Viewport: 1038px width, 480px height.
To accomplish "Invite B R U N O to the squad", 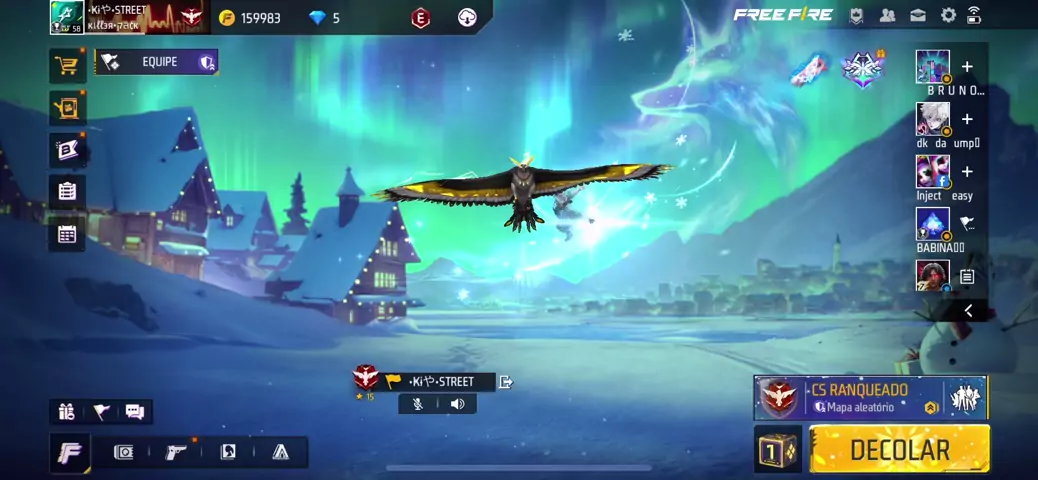I will pos(967,67).
